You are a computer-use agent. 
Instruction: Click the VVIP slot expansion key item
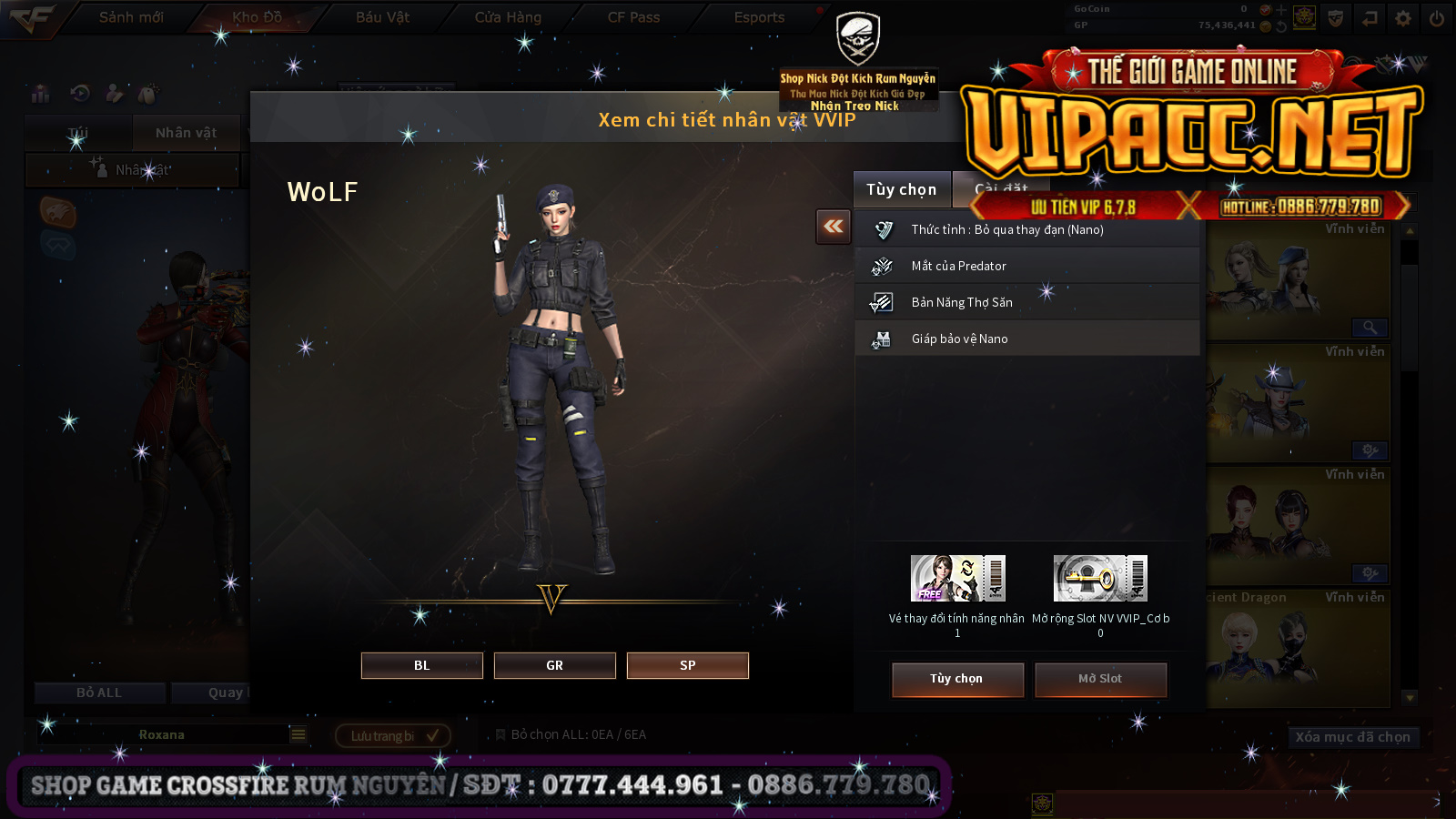[1100, 579]
